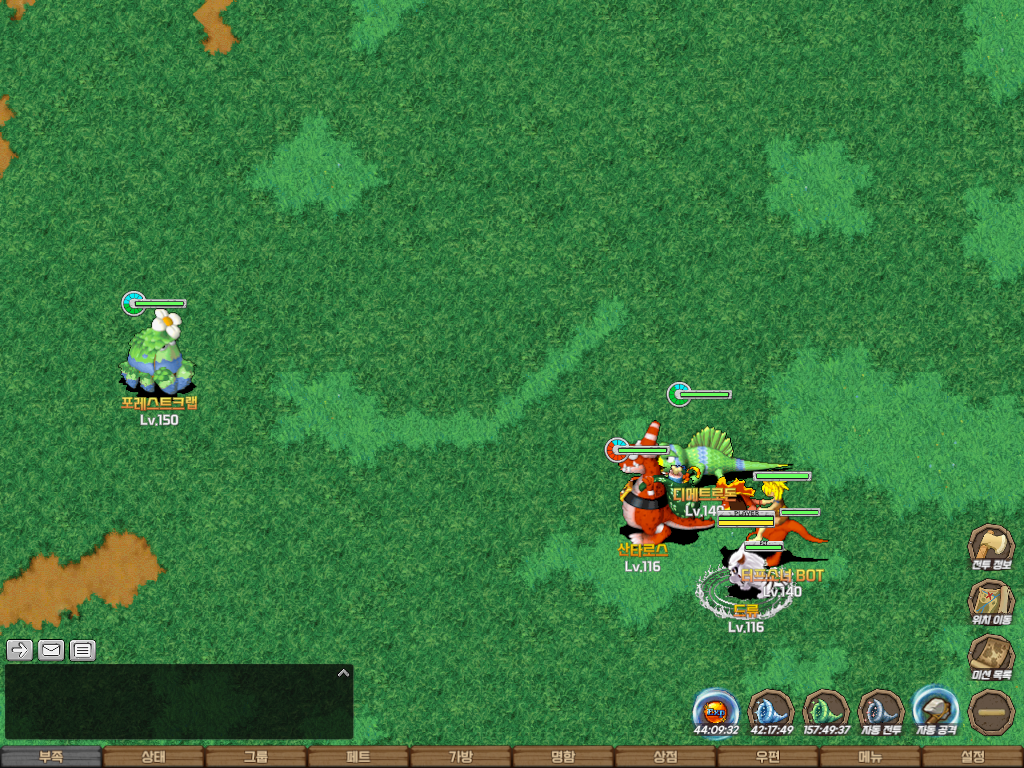Image resolution: width=1024 pixels, height=768 pixels.
Task: Collapse side icons with the minus button
Action: (x=991, y=712)
